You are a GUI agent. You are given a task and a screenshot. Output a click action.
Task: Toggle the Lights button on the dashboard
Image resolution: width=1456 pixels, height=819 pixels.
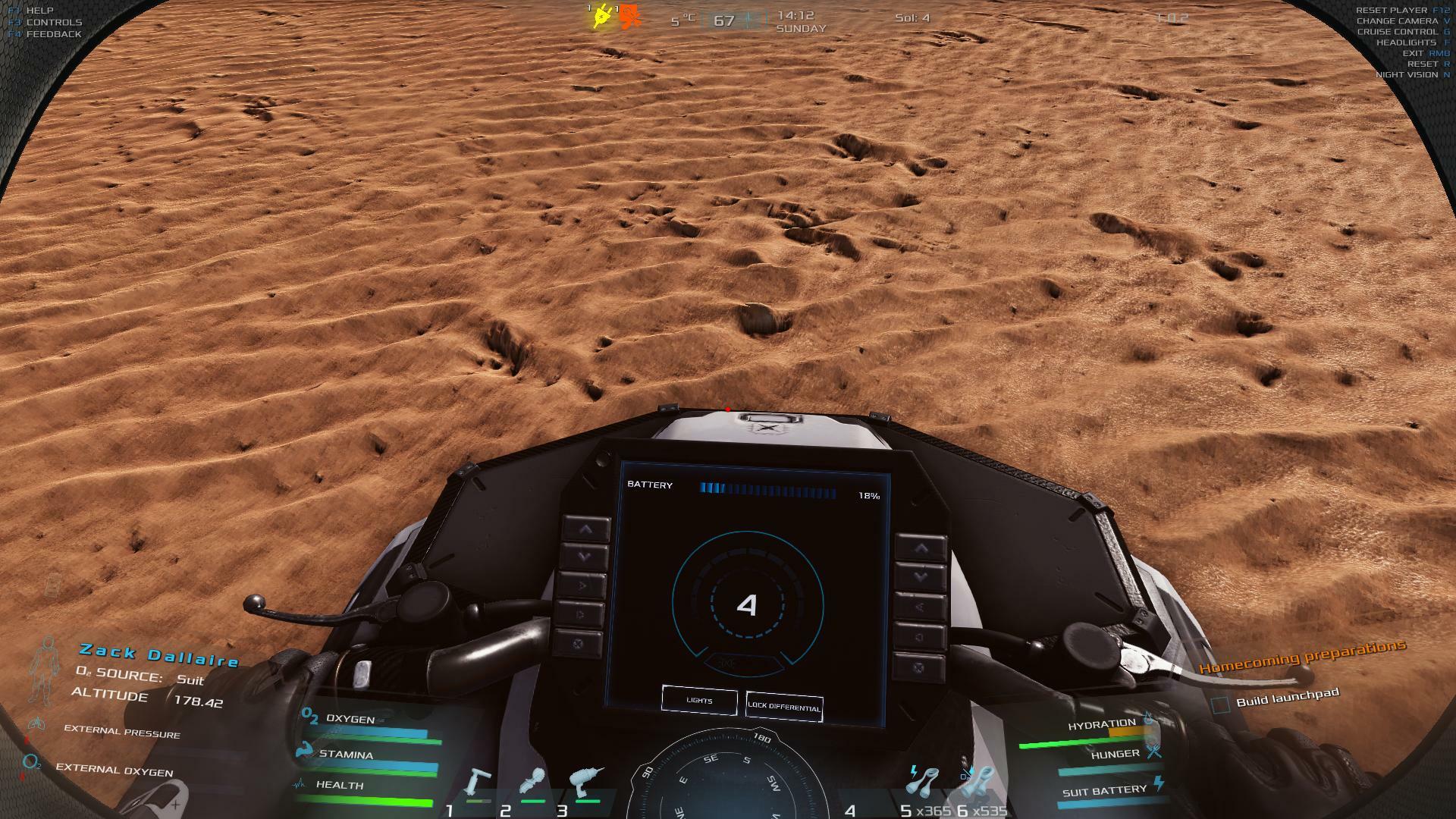coord(699,701)
